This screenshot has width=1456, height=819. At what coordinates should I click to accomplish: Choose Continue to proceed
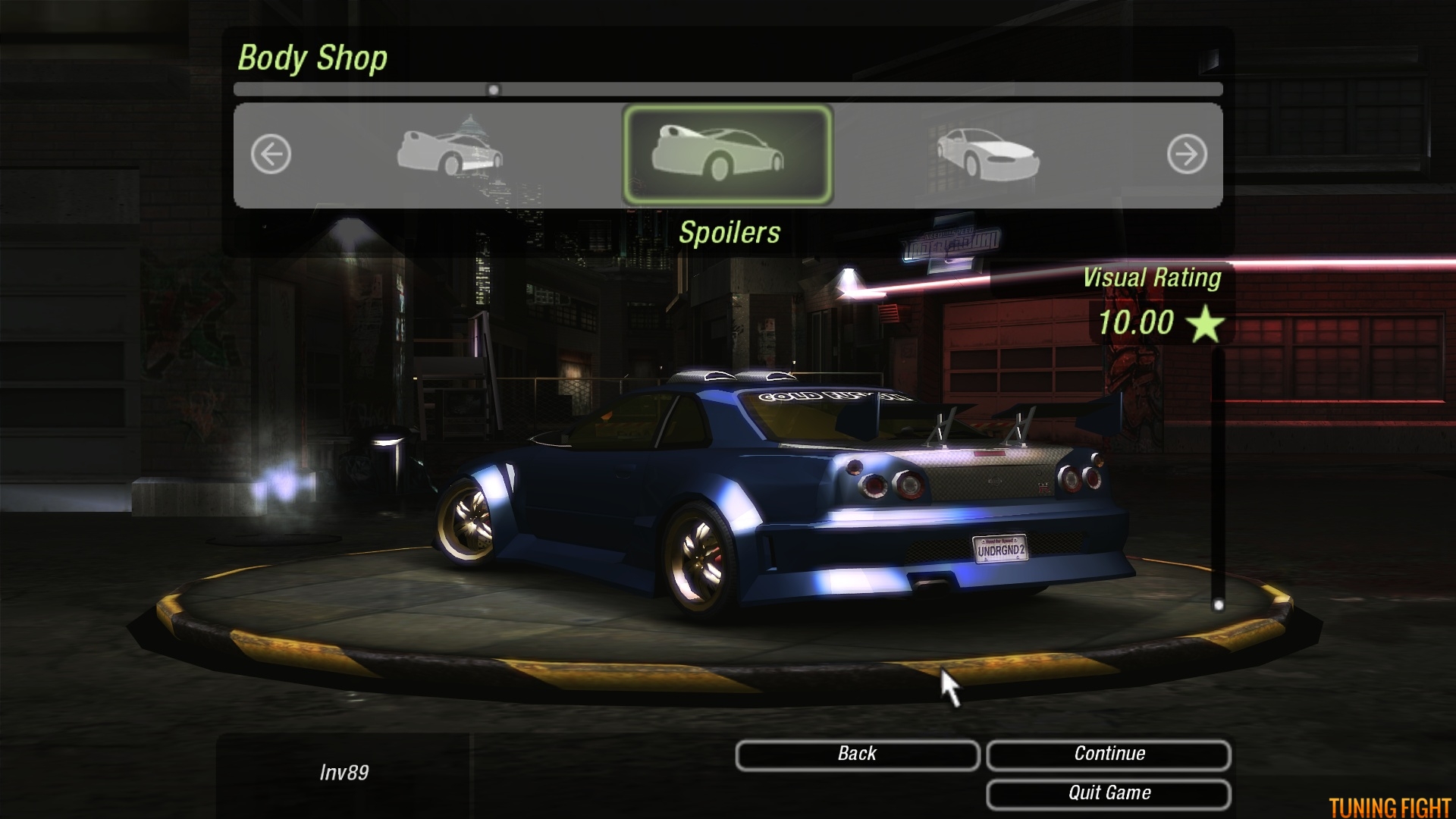point(1108,755)
